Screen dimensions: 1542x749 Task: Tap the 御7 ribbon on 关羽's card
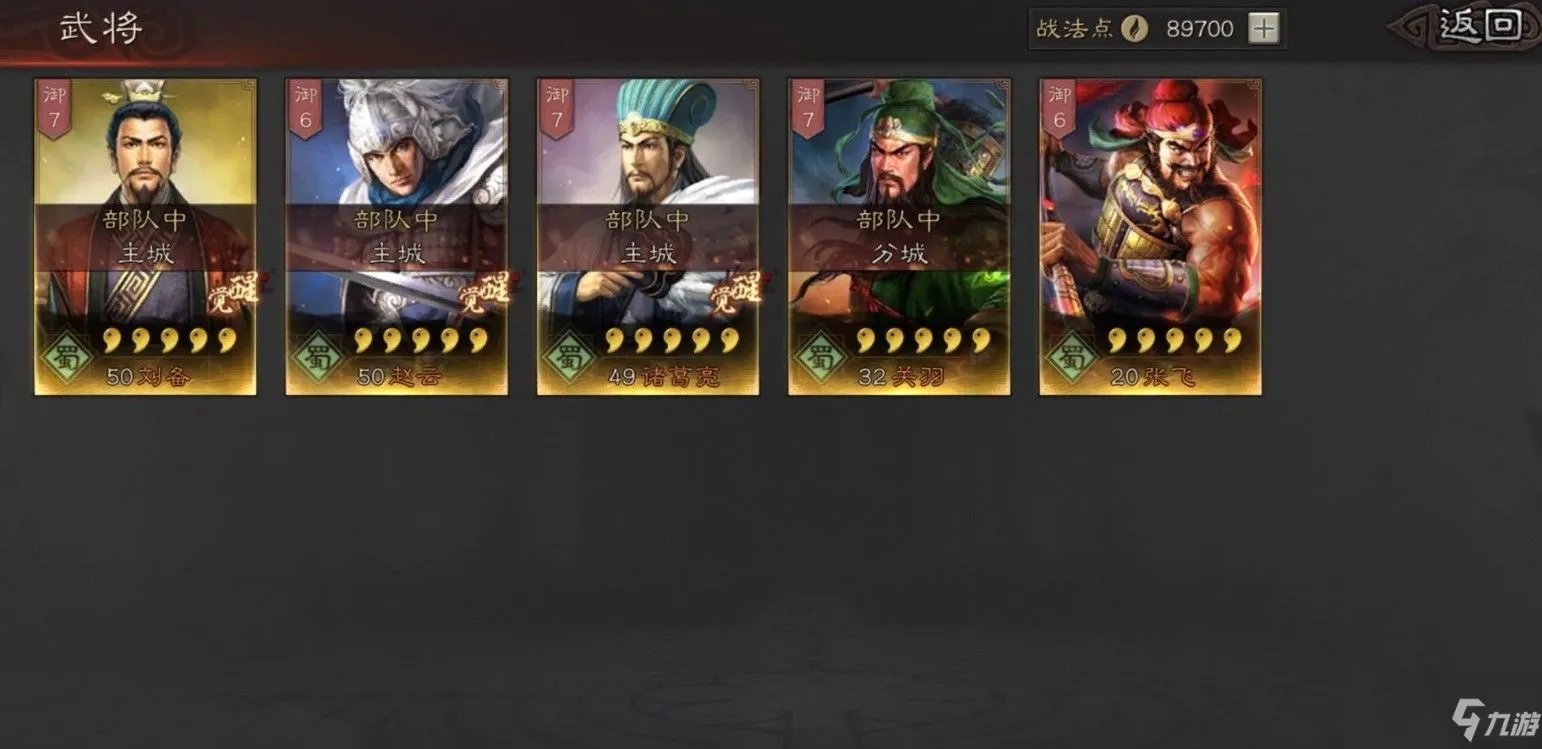tap(807, 103)
